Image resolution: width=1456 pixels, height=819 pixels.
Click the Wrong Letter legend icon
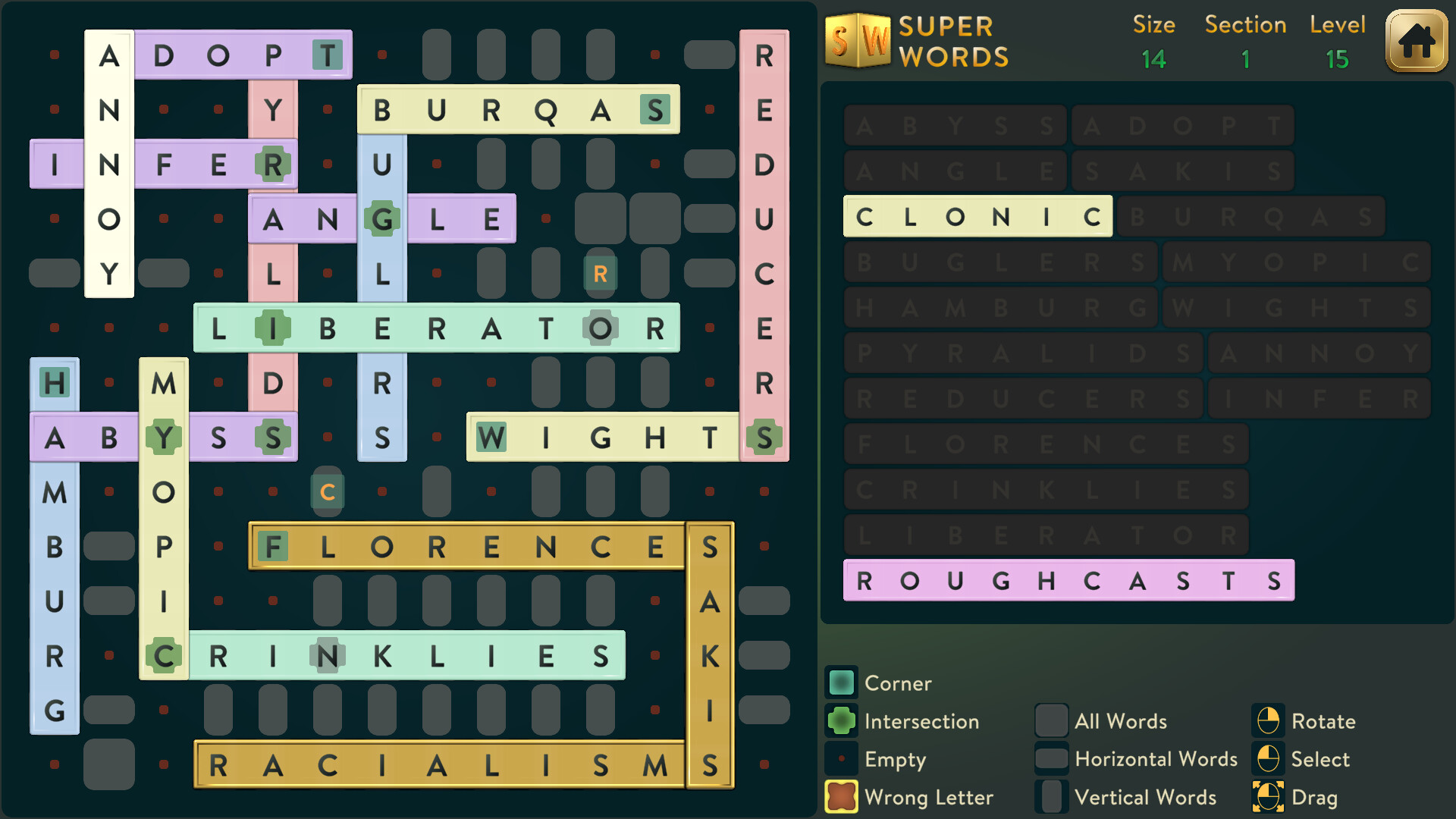point(840,797)
